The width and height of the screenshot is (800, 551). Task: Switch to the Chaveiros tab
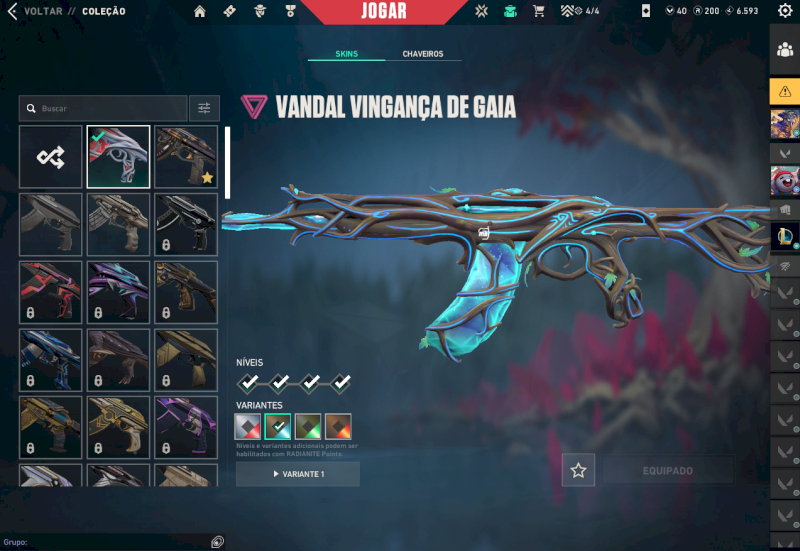423,54
